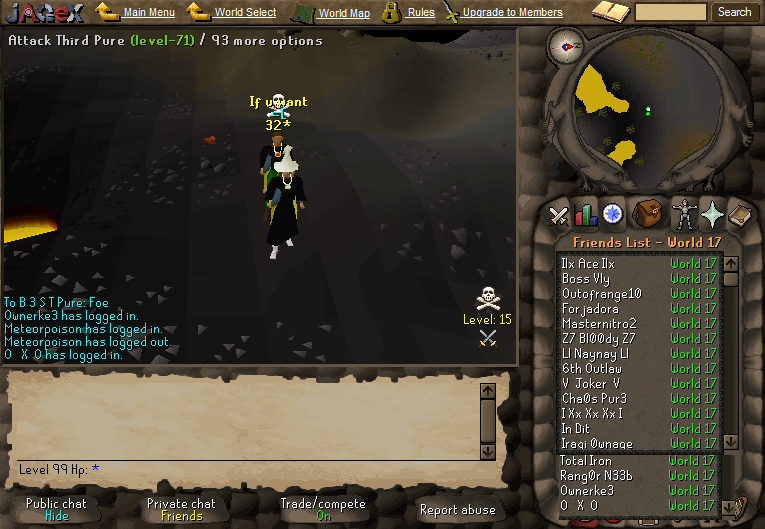Open the quest journal tab

[612, 213]
